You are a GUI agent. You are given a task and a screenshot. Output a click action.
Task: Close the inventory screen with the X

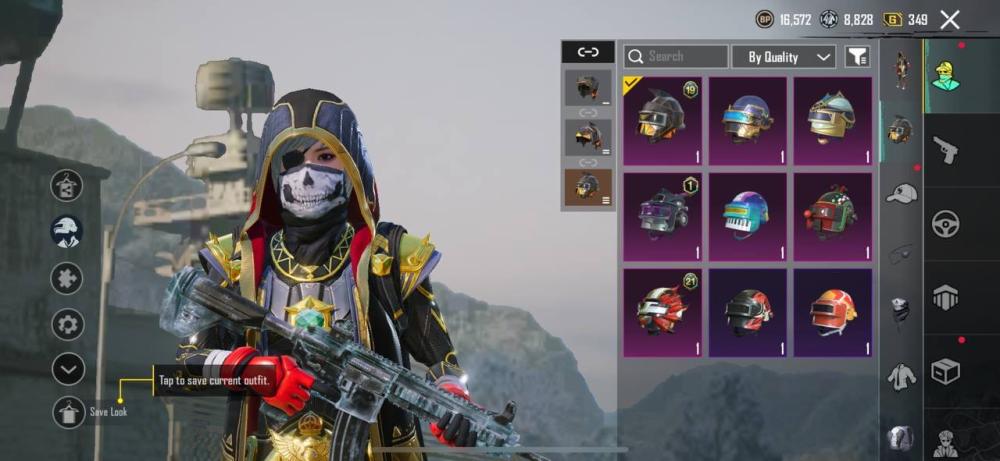pyautogui.click(x=950, y=19)
